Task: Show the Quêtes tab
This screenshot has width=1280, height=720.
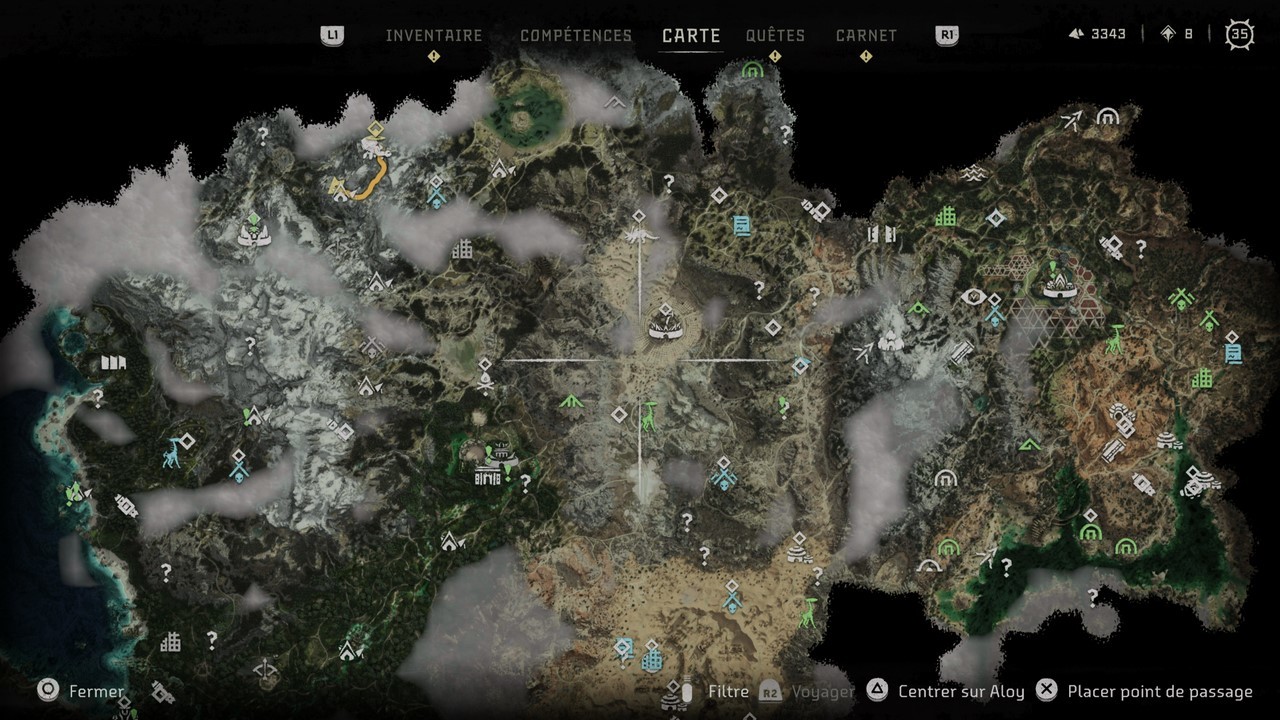Action: click(775, 35)
